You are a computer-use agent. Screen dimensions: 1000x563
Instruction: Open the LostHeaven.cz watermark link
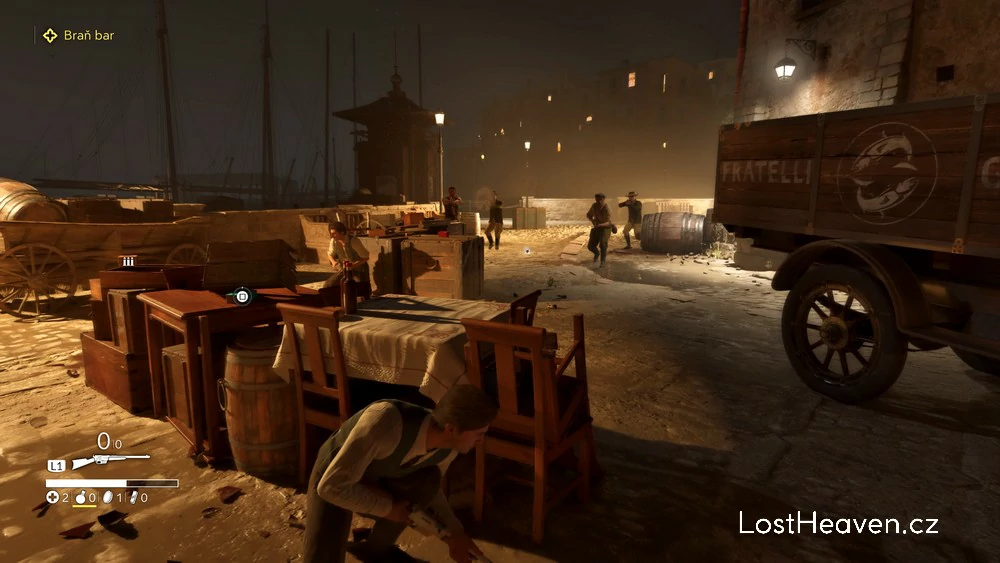click(839, 522)
